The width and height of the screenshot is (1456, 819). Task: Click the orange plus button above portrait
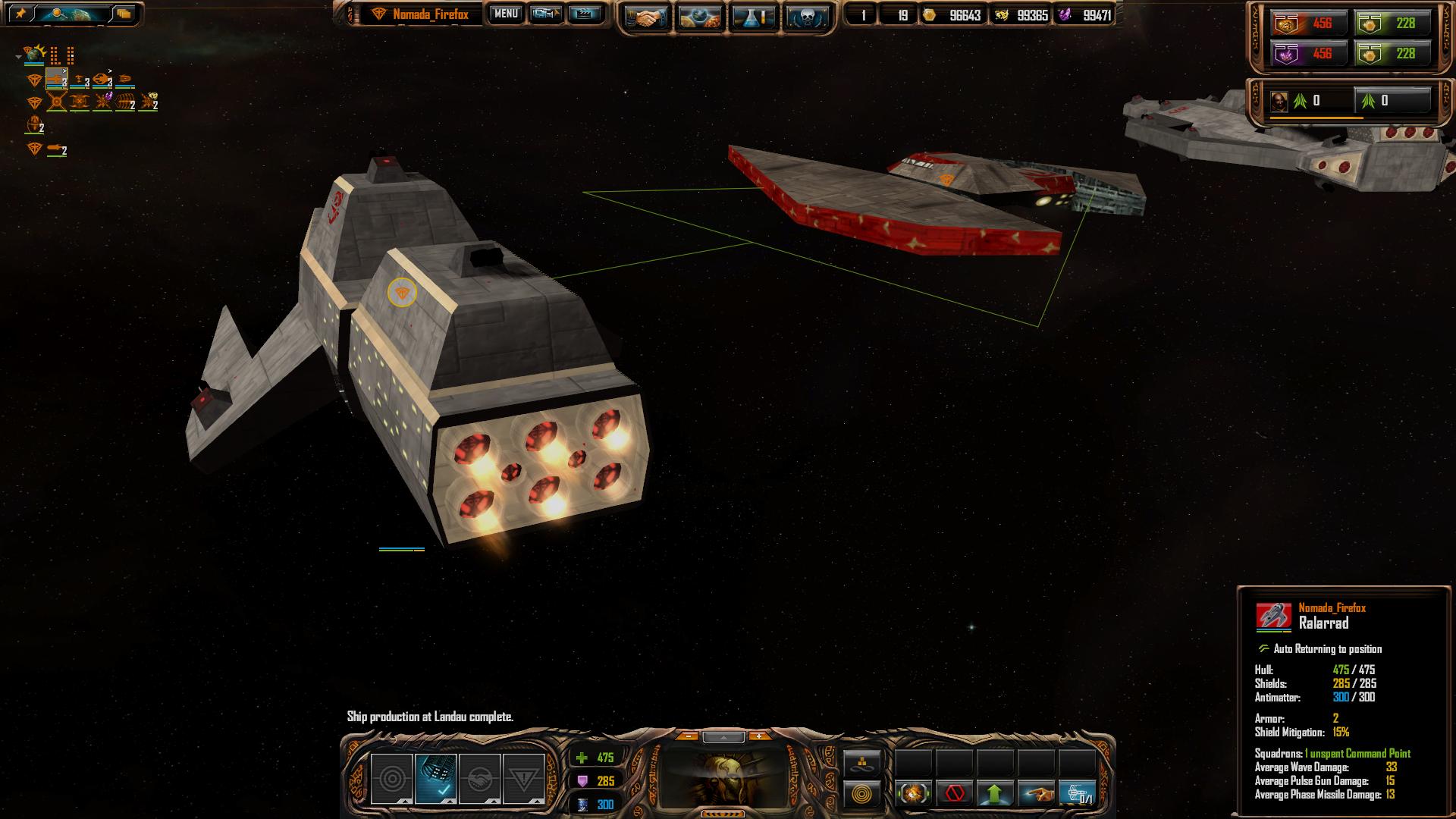(759, 736)
